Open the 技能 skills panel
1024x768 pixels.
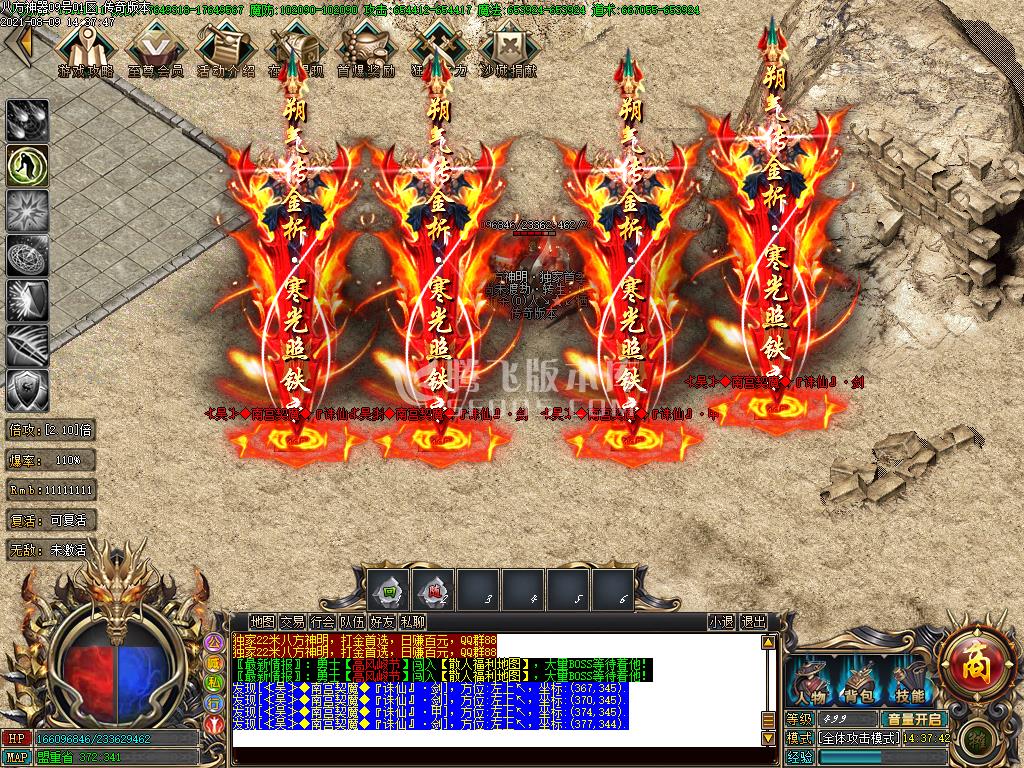[909, 685]
